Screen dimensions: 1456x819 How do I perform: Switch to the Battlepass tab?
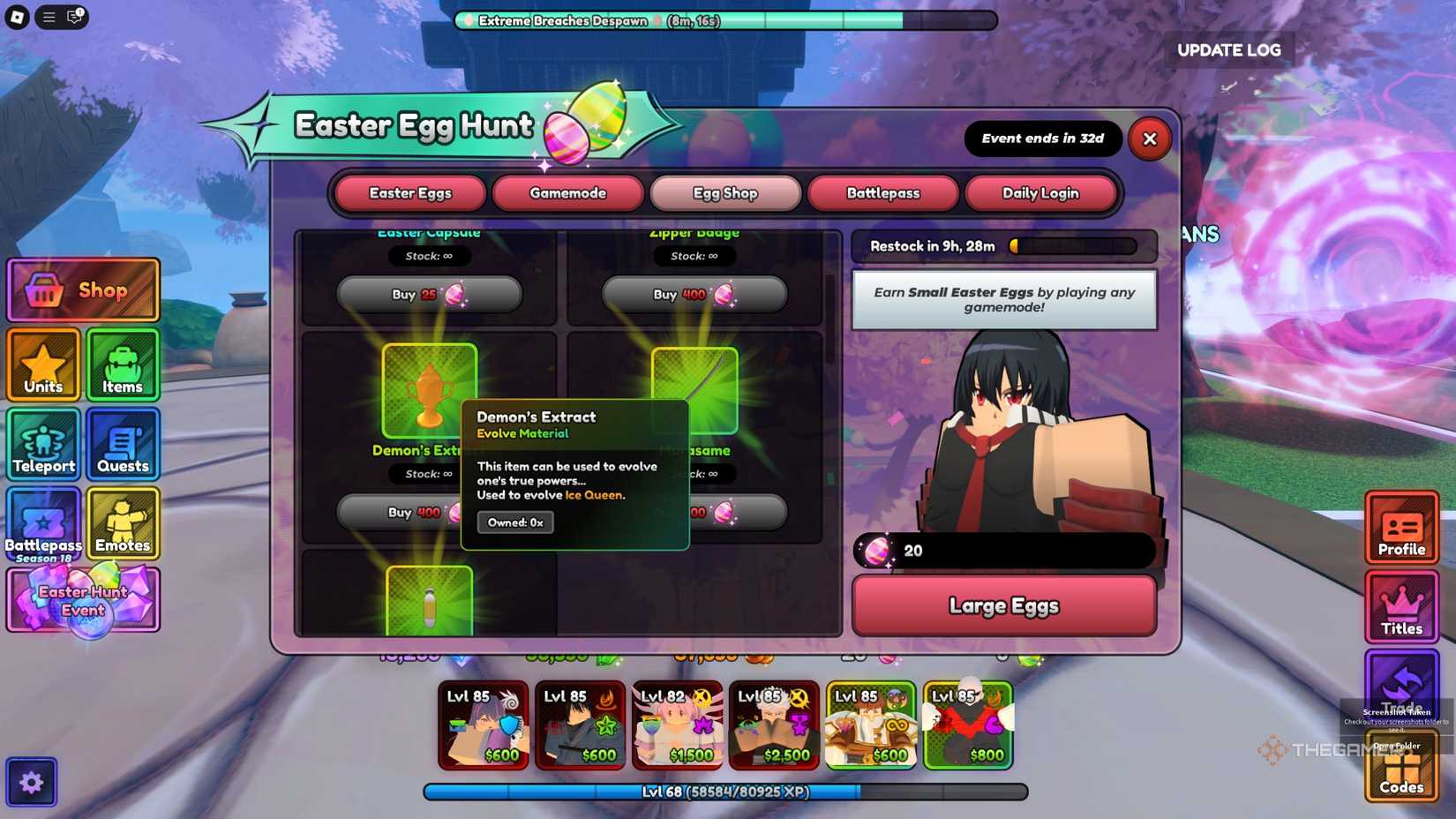[x=883, y=192]
